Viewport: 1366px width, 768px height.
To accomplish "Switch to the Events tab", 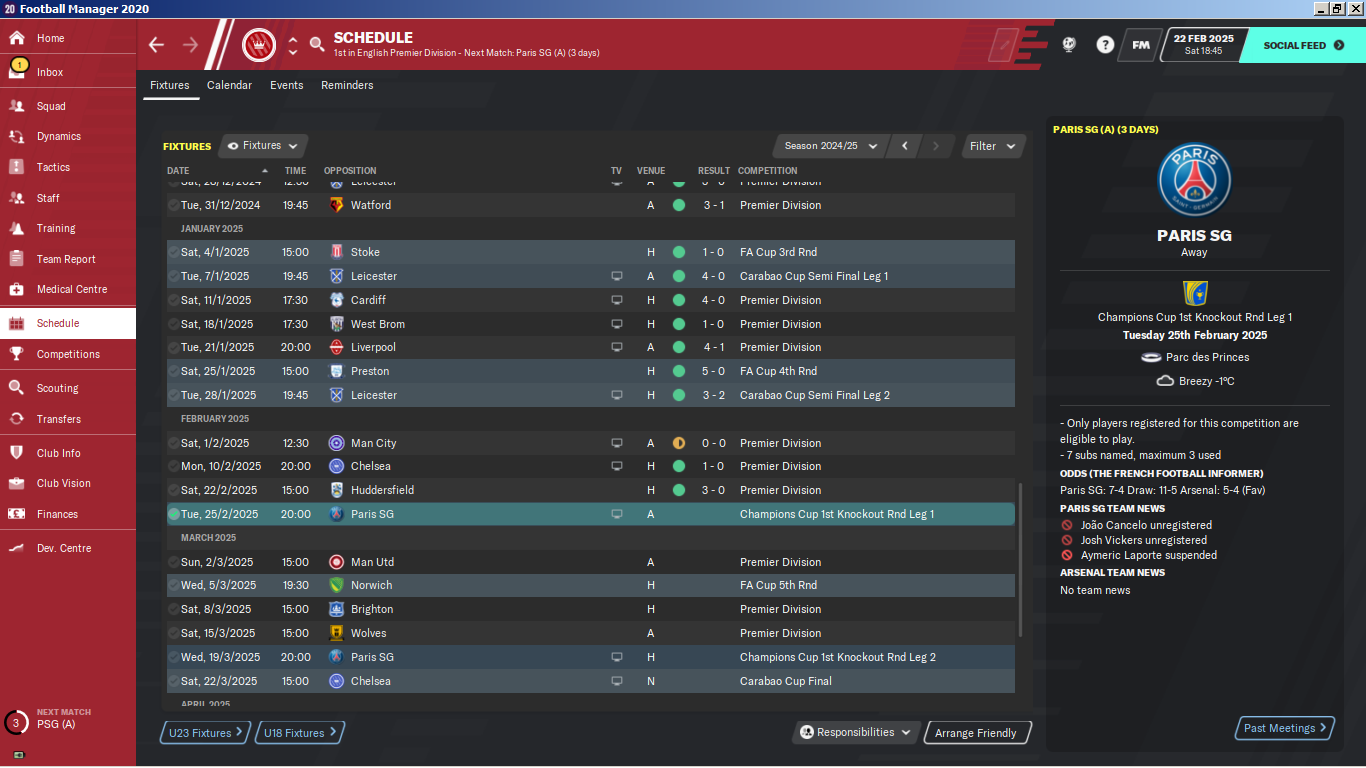I will coord(286,85).
